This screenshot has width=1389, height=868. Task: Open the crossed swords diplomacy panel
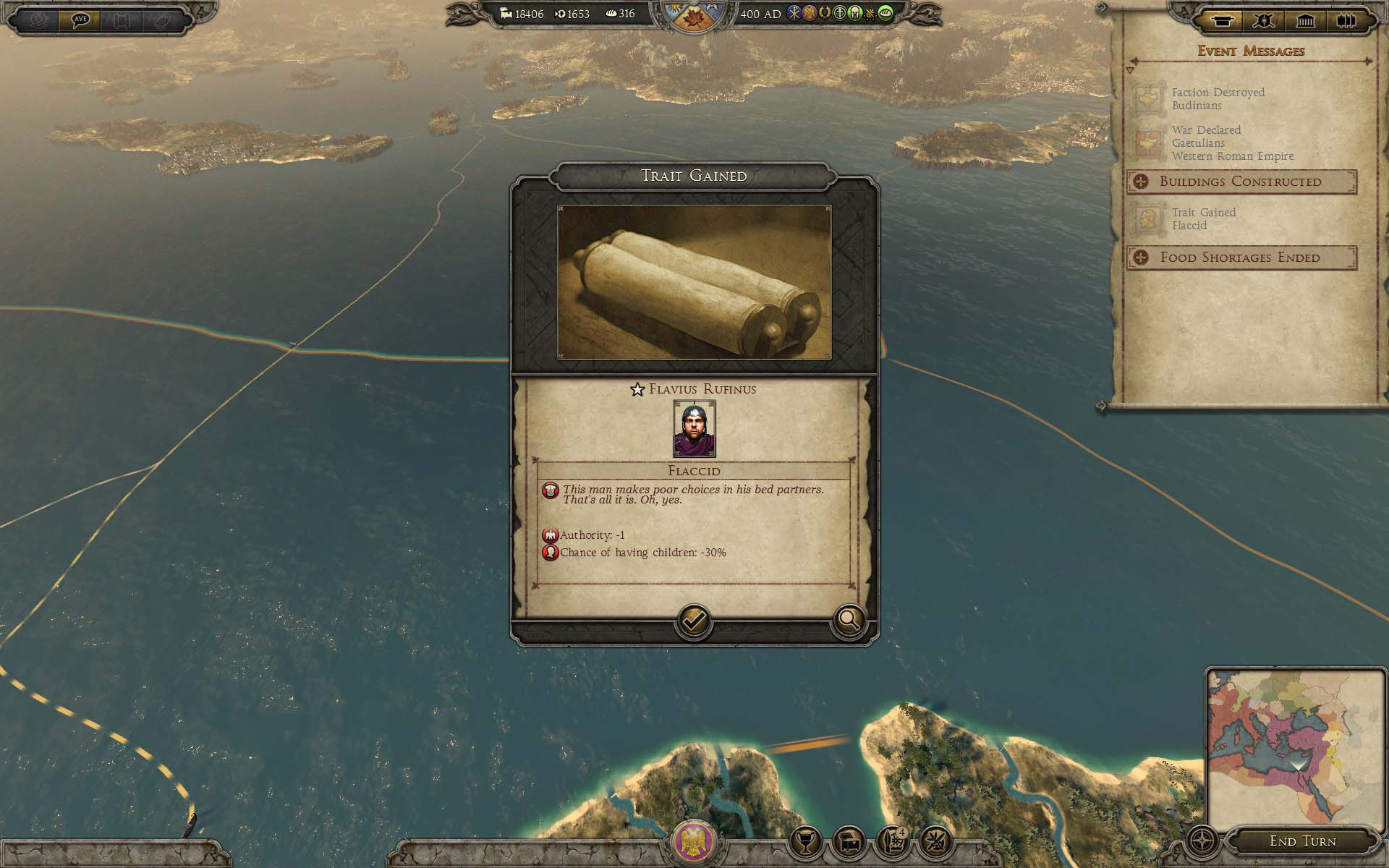click(x=935, y=841)
